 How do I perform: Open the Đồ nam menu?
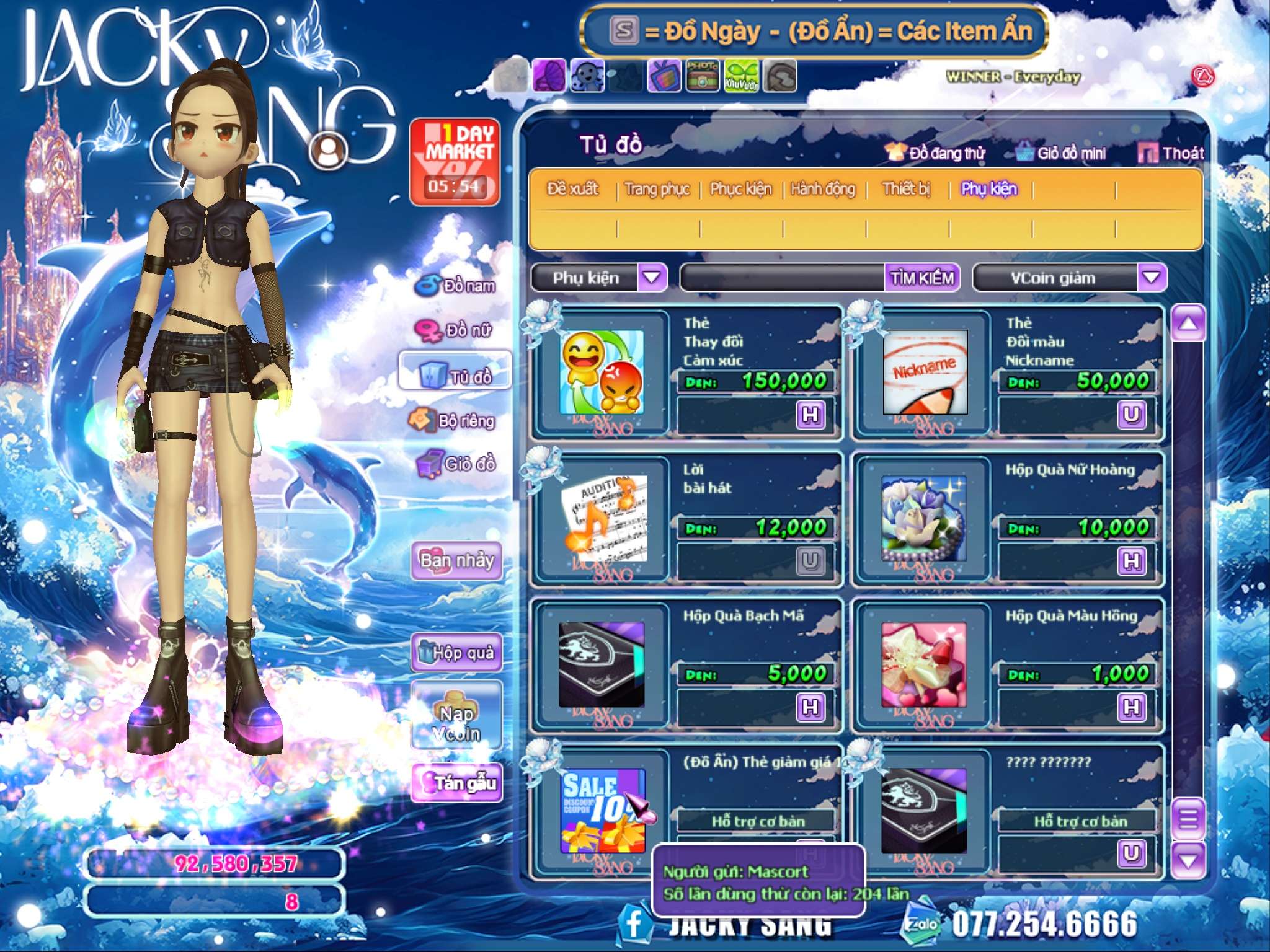456,286
